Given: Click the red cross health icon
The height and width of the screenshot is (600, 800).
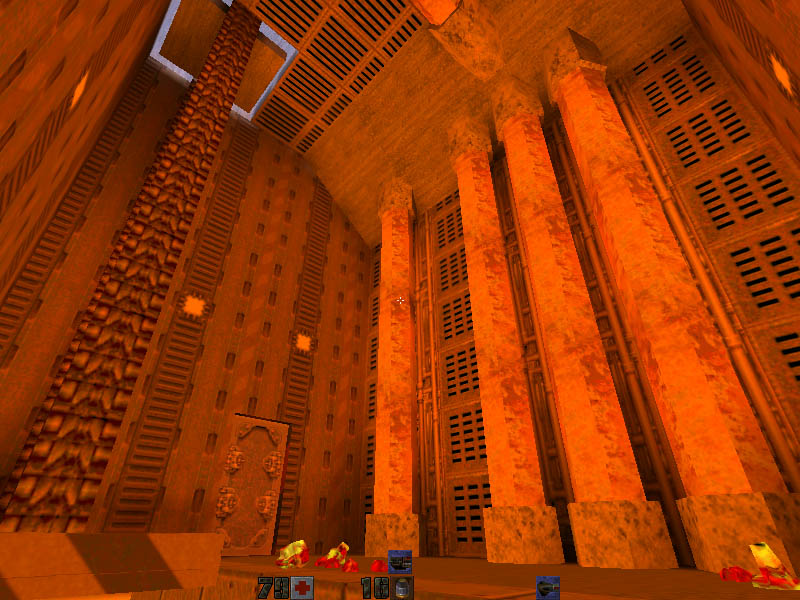Looking at the screenshot, I should click(x=302, y=587).
